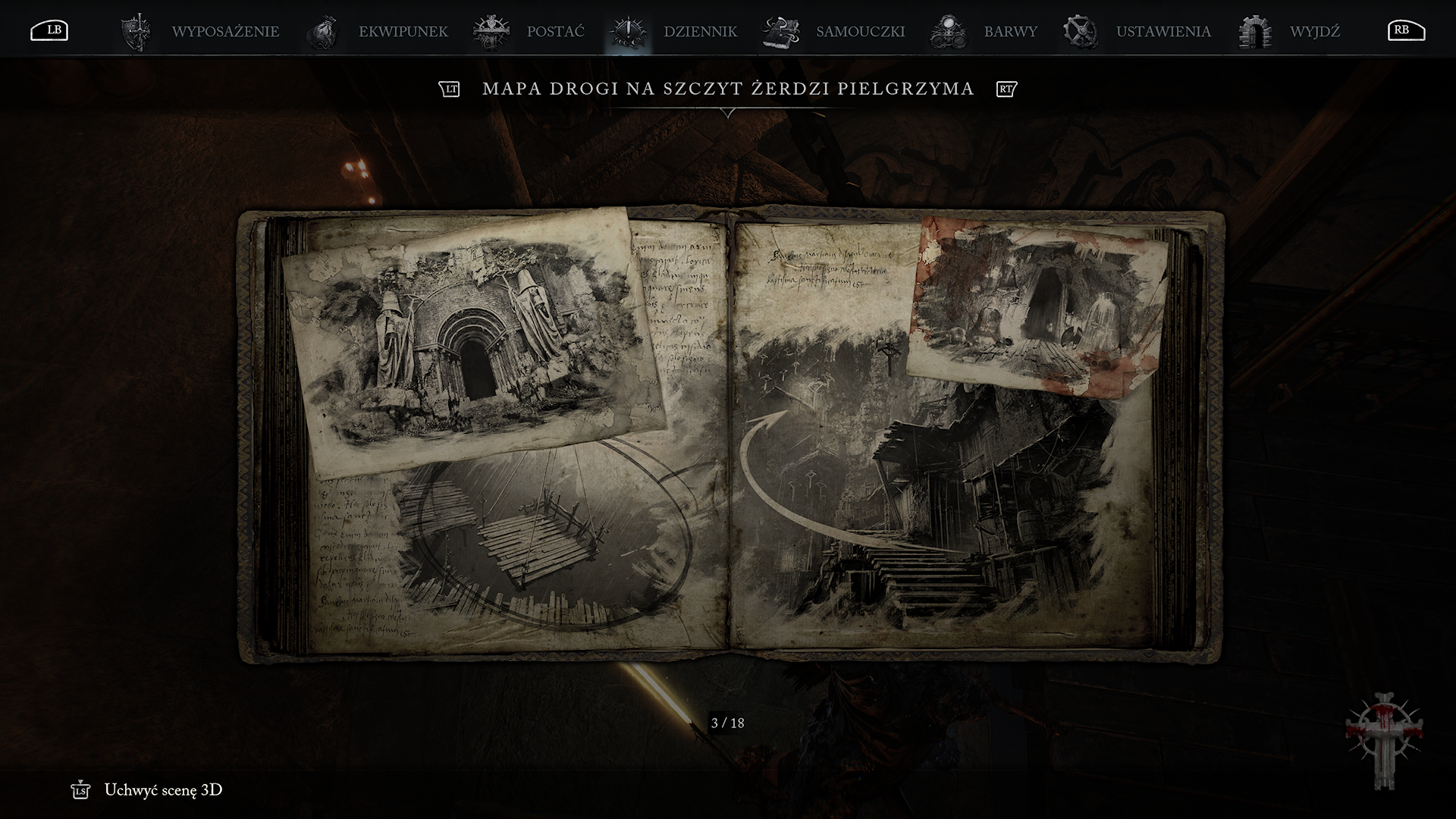
Task: Go to the Postać tab
Action: 555,32
